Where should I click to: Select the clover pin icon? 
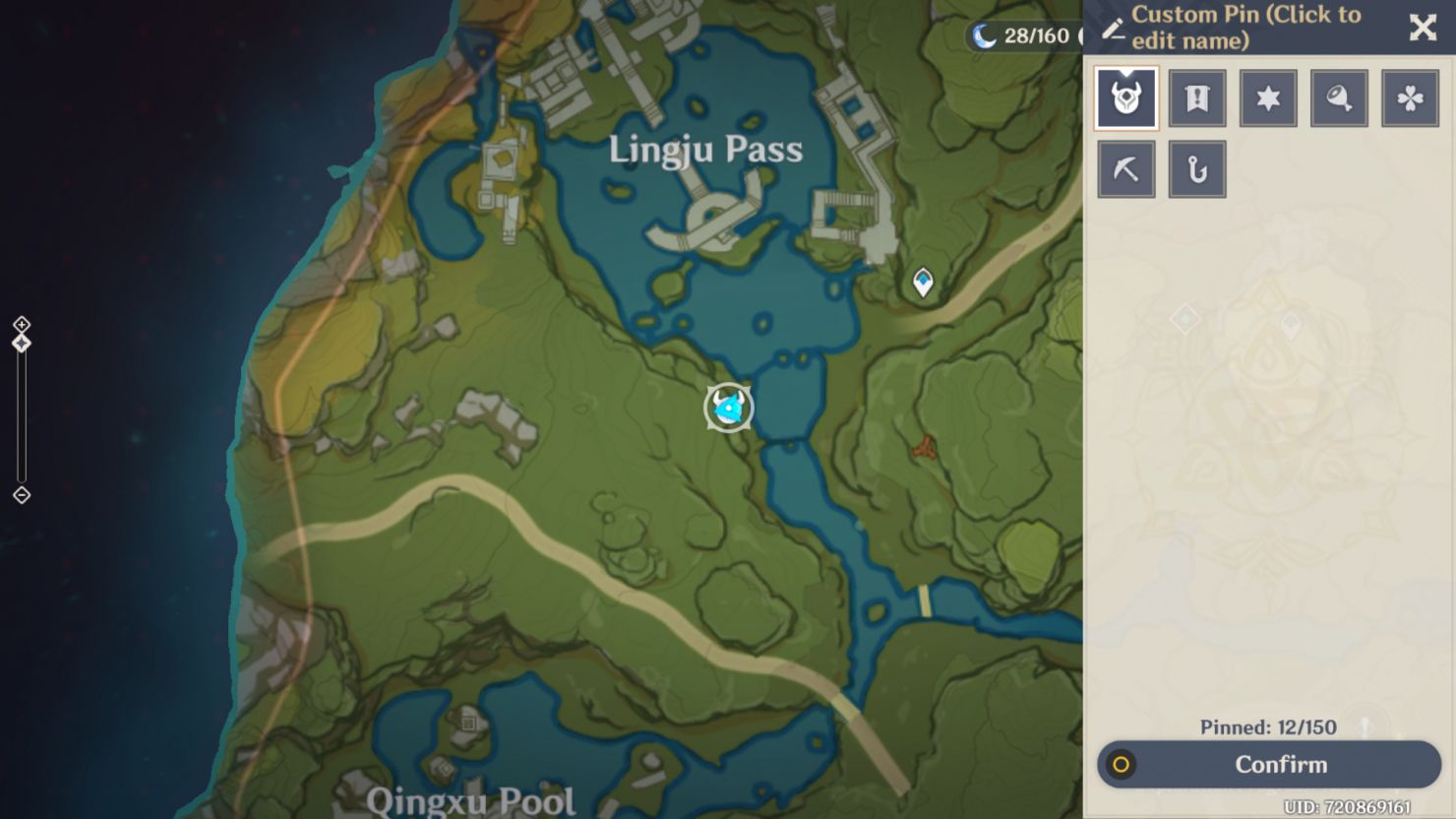pos(1410,97)
